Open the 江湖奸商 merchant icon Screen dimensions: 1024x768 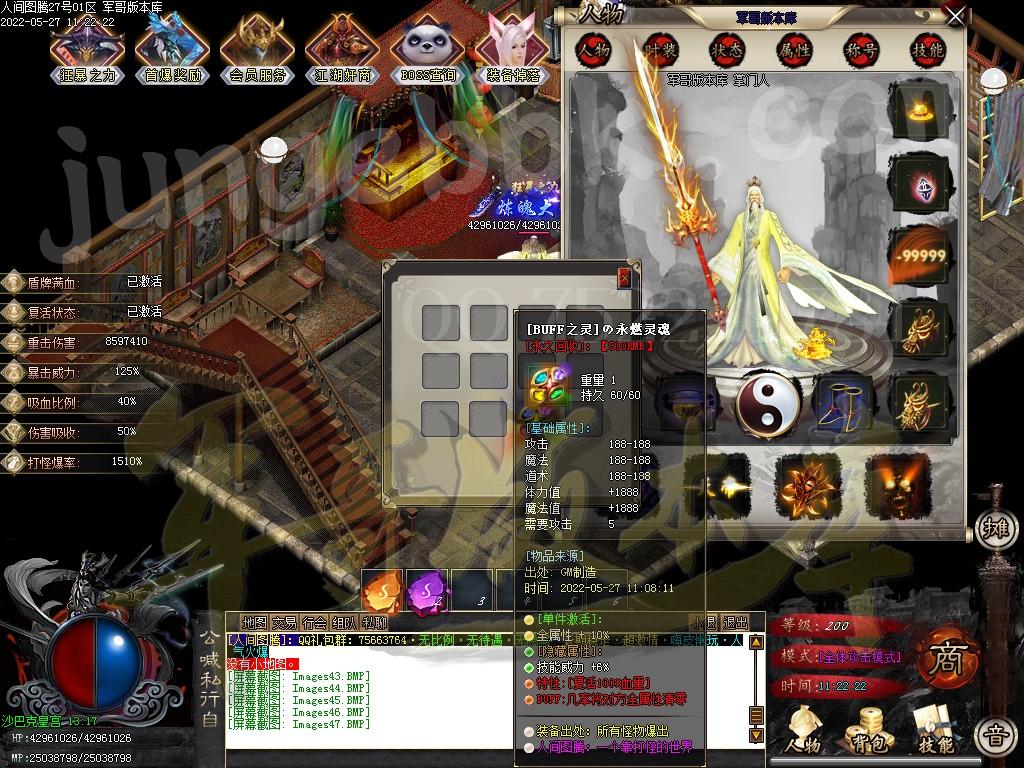coord(343,46)
